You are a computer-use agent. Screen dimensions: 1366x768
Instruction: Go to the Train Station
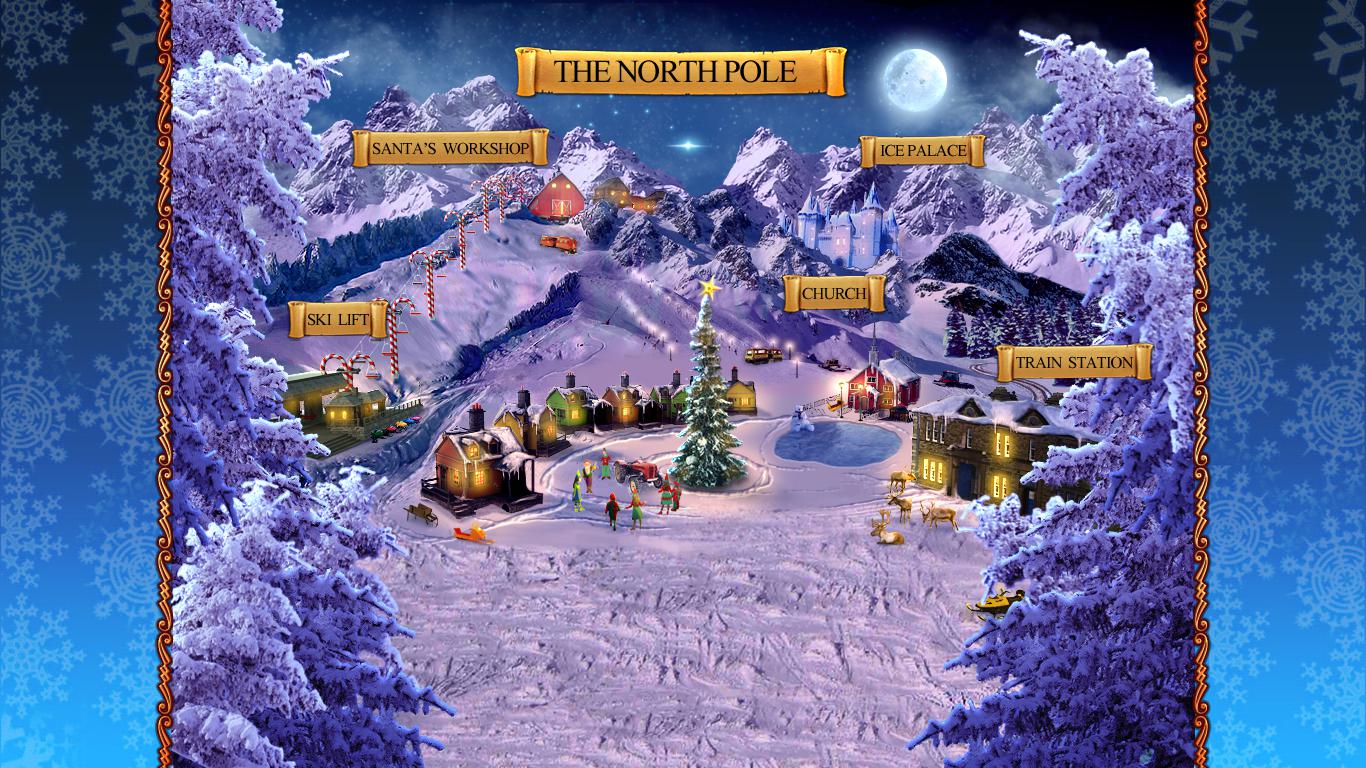pos(1074,362)
